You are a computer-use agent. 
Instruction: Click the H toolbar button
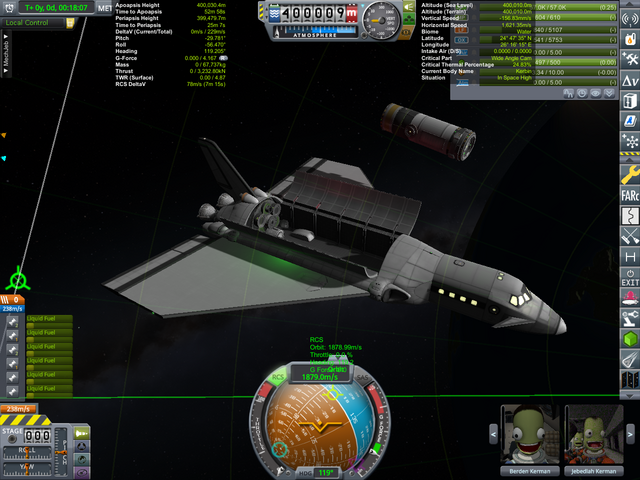click(630, 257)
